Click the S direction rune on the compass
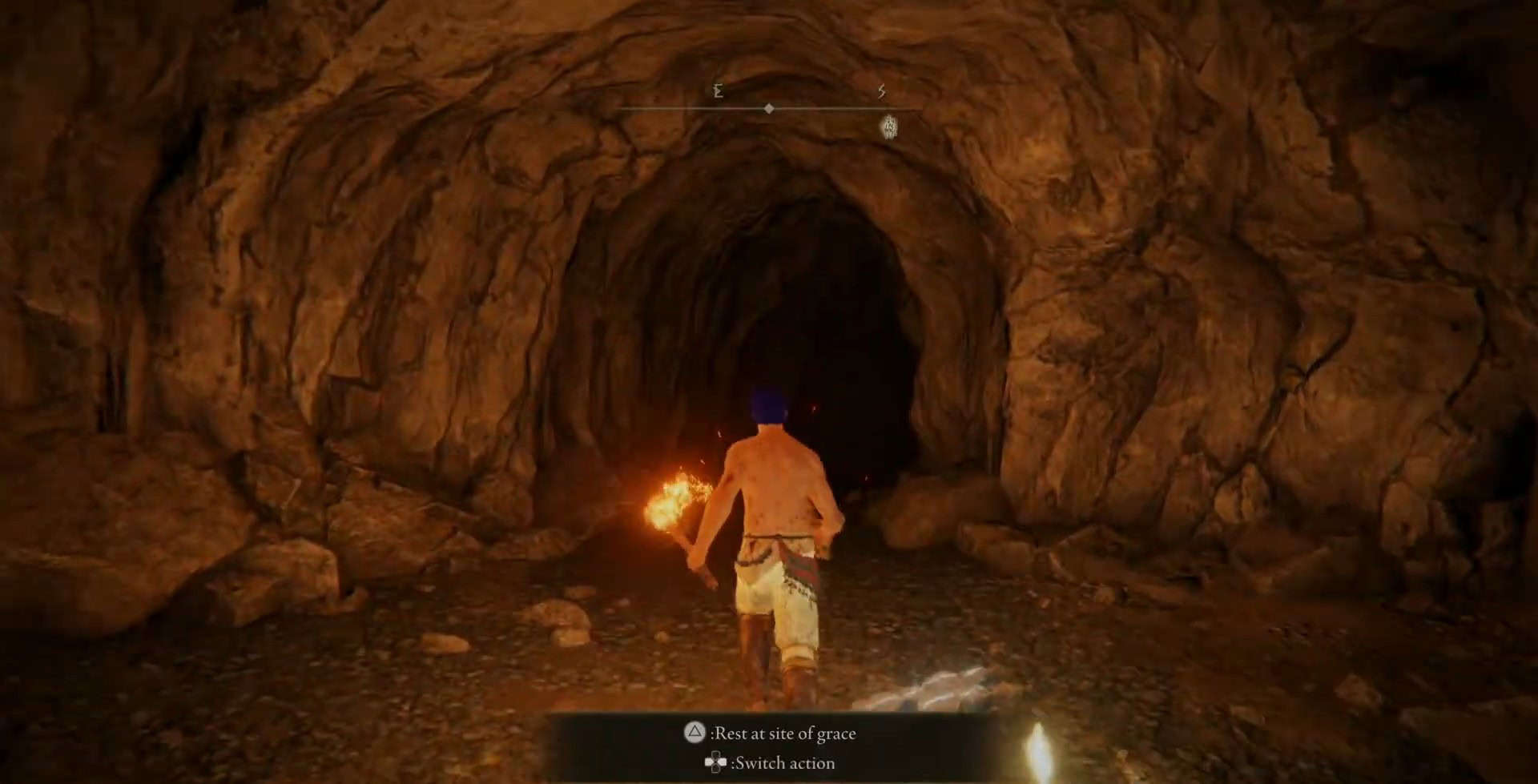The image size is (1538, 784). click(x=882, y=91)
